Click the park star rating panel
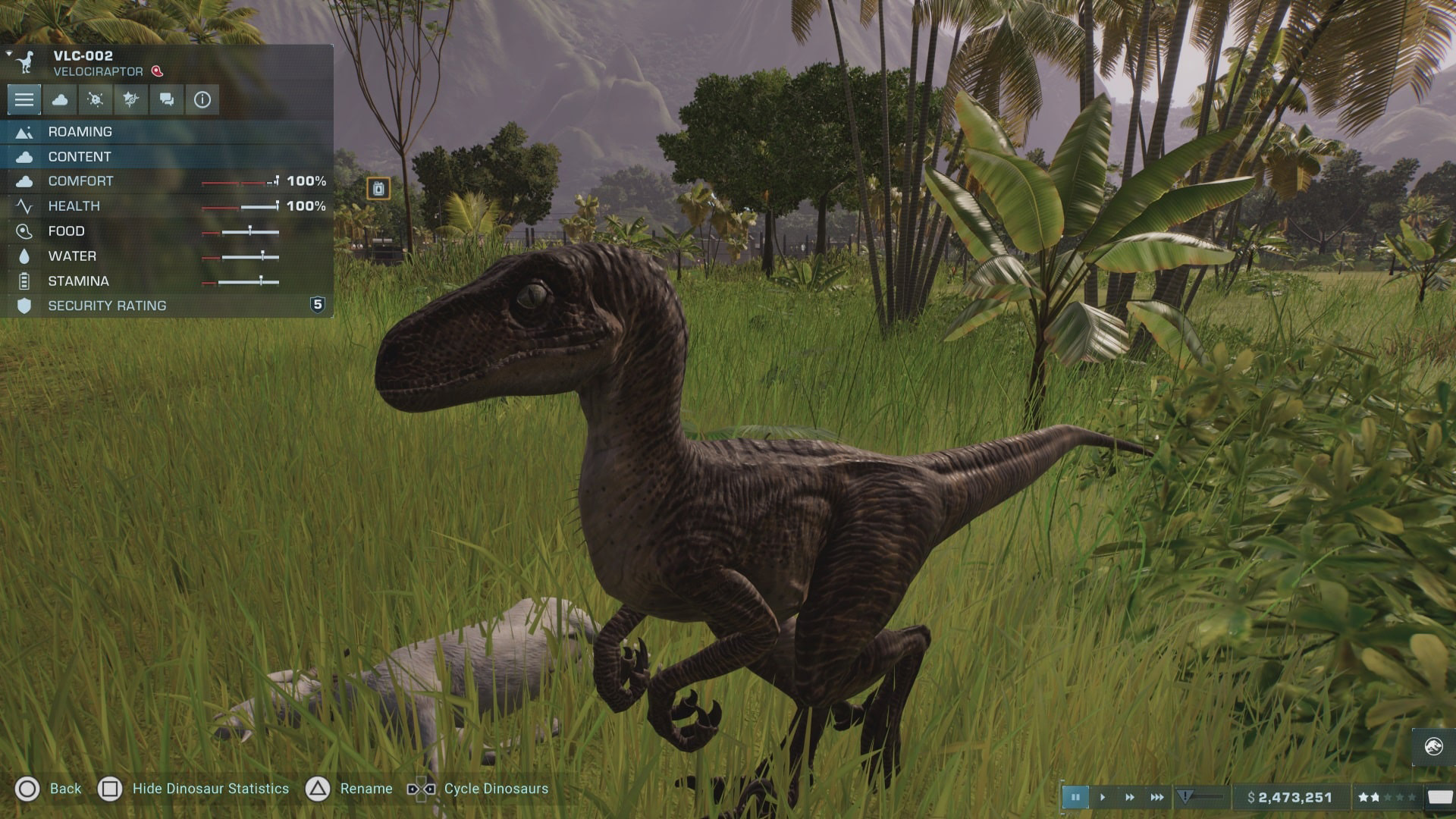Viewport: 1456px width, 819px height. 1387,797
